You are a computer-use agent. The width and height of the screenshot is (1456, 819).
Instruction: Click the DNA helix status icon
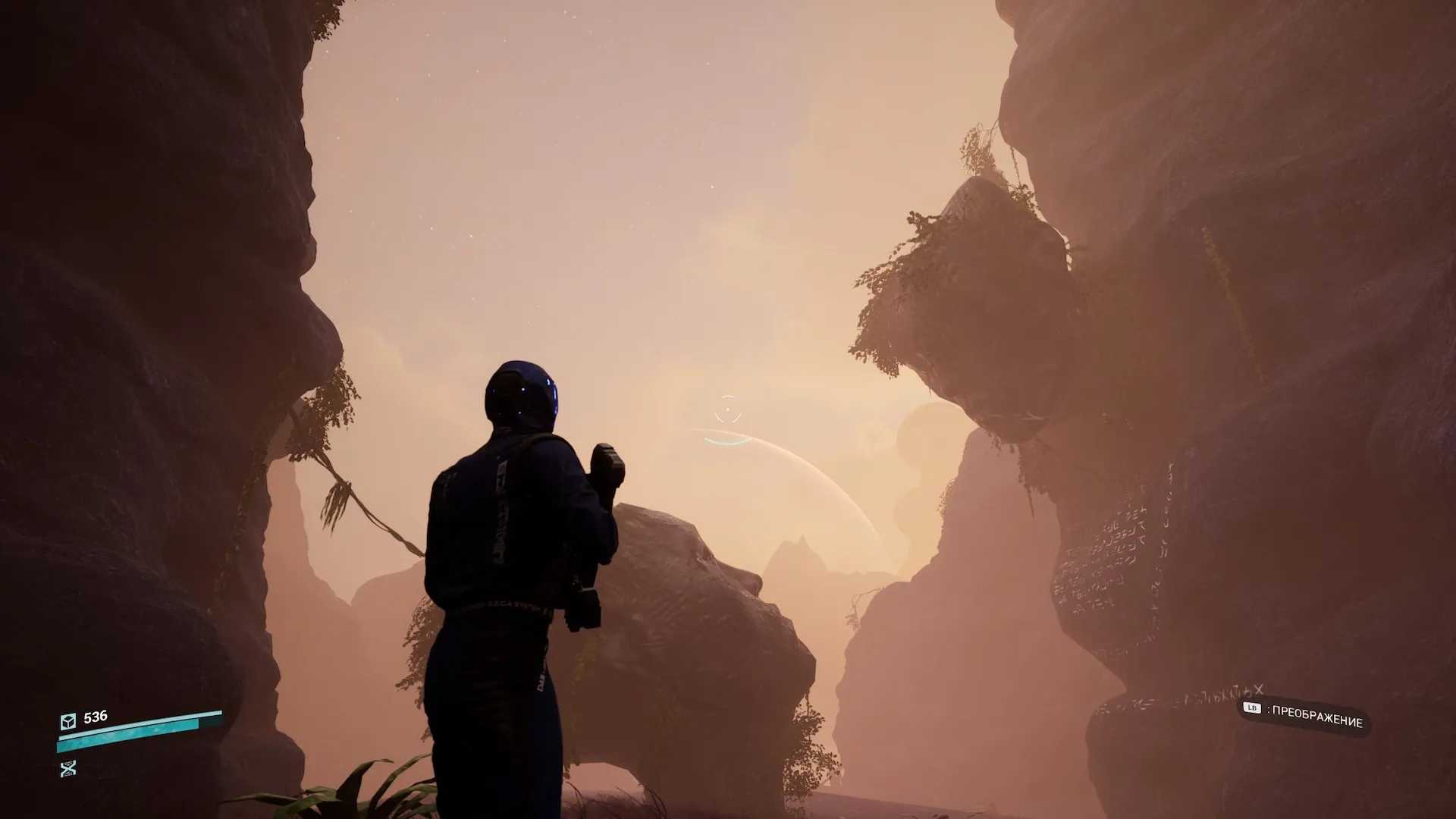(68, 769)
